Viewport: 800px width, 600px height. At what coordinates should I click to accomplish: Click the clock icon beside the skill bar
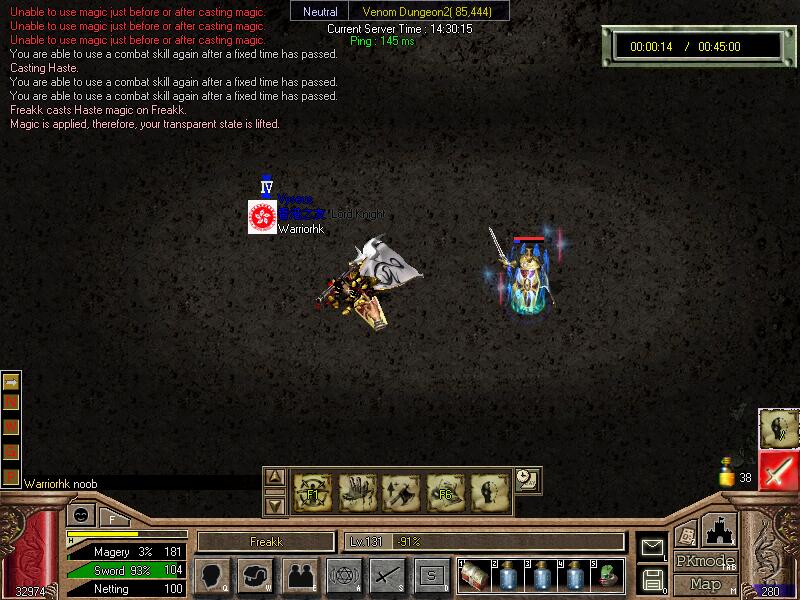[x=527, y=479]
